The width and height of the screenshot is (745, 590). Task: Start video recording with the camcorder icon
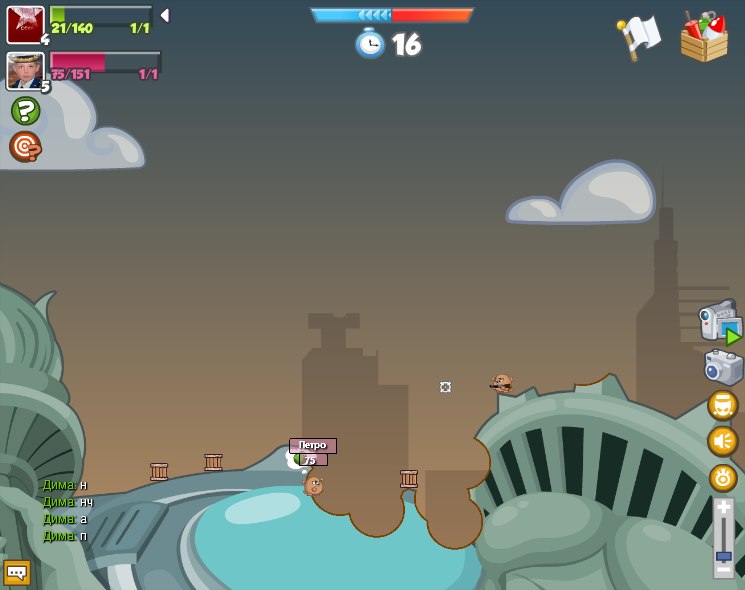pyautogui.click(x=720, y=324)
